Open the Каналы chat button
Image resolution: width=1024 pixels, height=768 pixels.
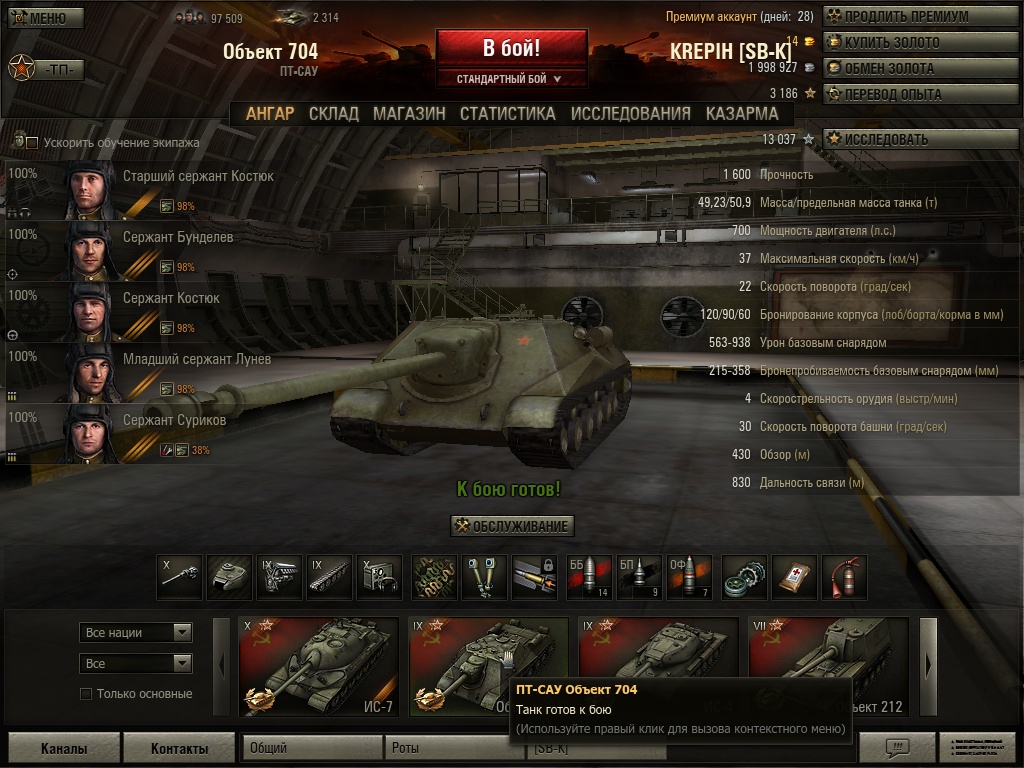pyautogui.click(x=64, y=748)
